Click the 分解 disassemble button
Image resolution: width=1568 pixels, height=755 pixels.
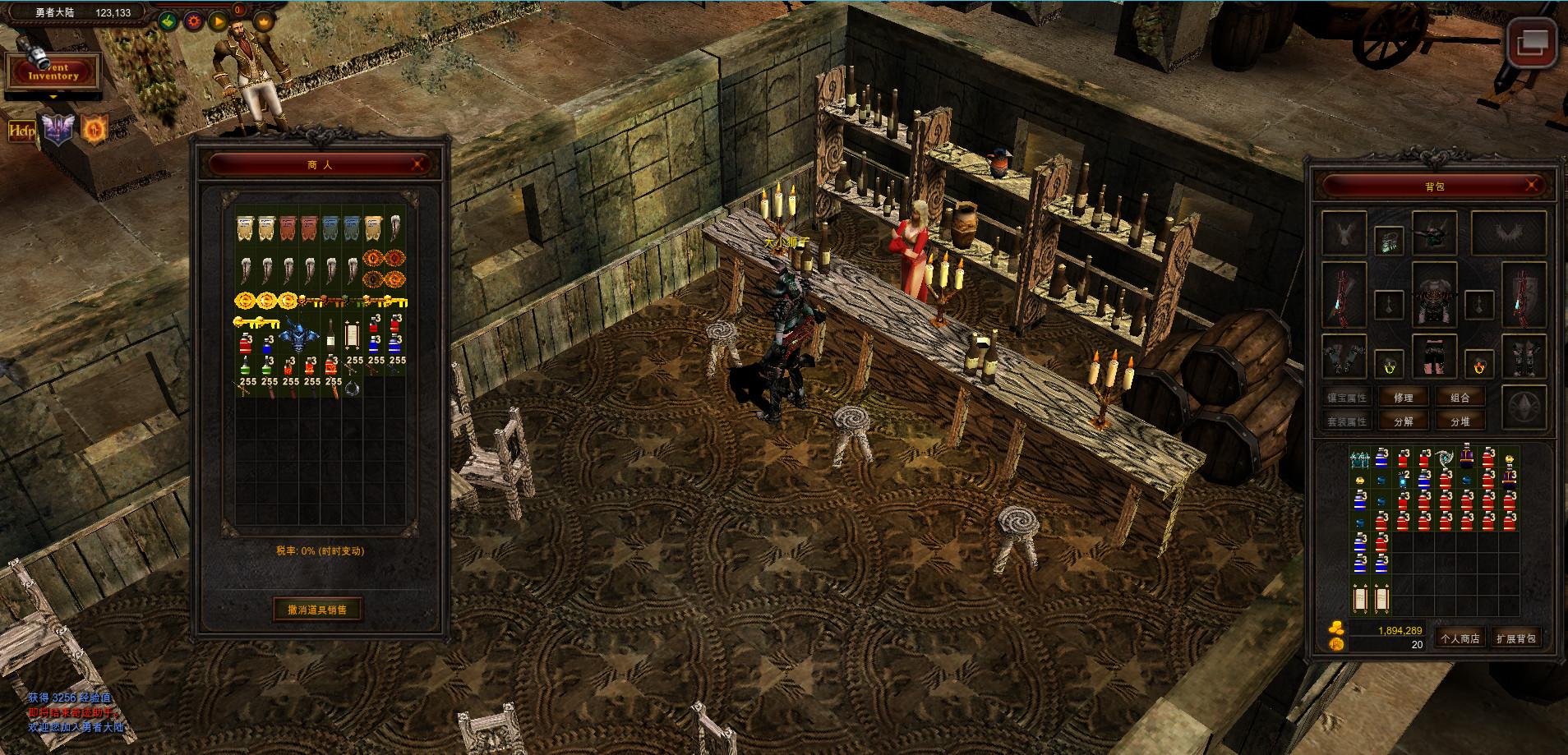click(1404, 421)
